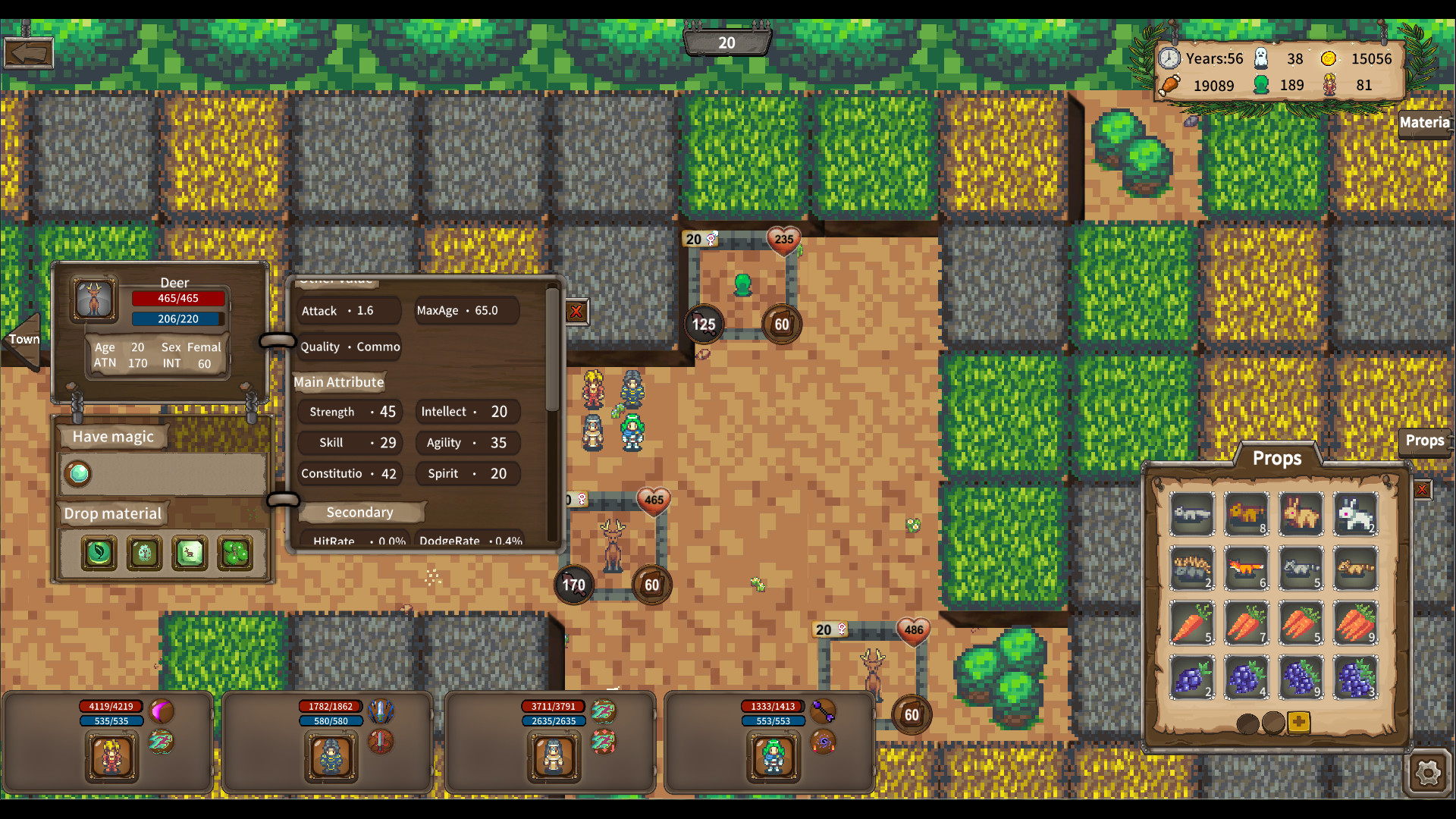Toggle the red X on the stats panel
The image size is (1456, 819).
point(576,311)
